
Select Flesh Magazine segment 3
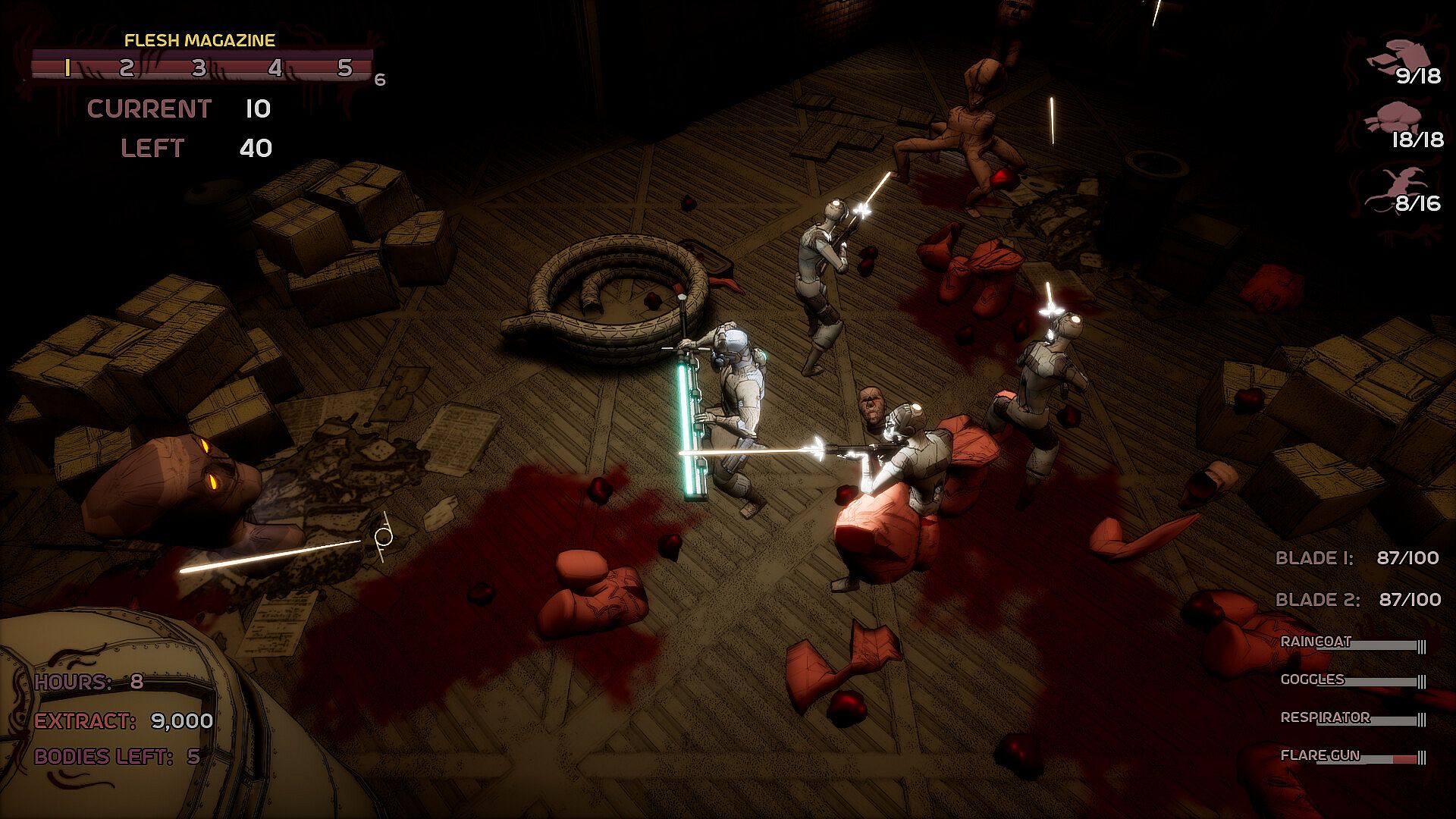click(199, 68)
